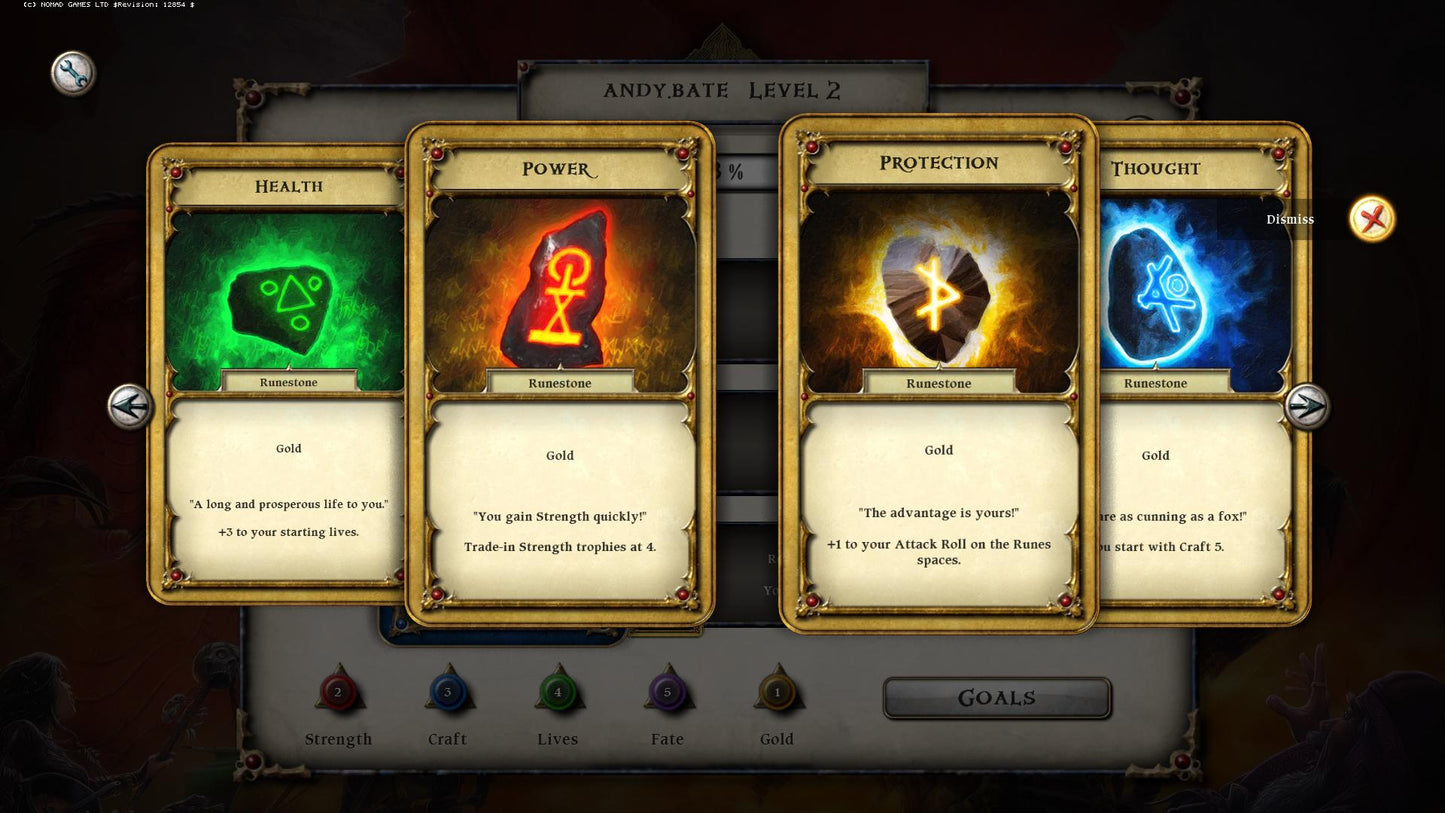This screenshot has height=813, width=1445.
Task: Click the right arrow to browse more cards
Action: click(x=1306, y=407)
